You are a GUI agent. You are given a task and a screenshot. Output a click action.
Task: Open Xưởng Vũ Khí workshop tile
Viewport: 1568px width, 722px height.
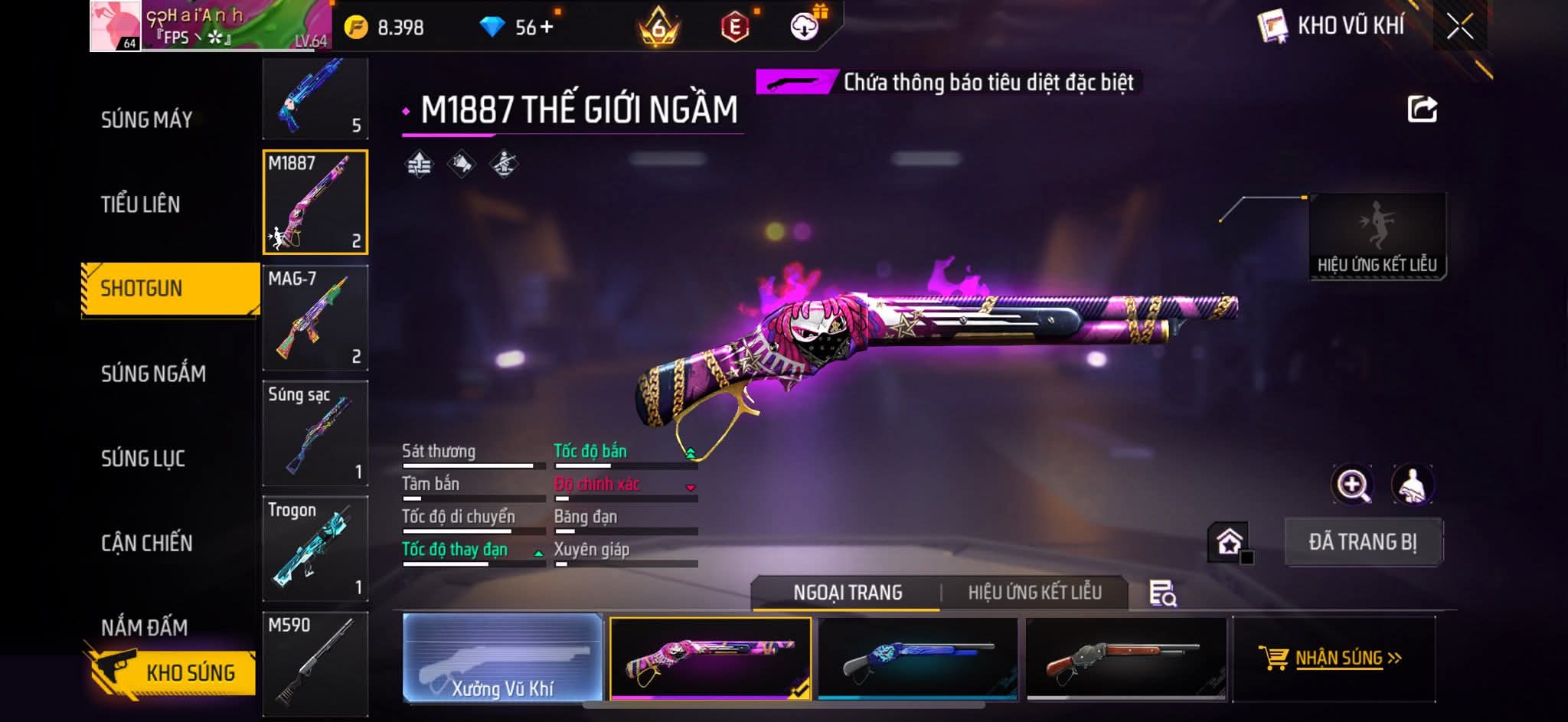coord(502,658)
